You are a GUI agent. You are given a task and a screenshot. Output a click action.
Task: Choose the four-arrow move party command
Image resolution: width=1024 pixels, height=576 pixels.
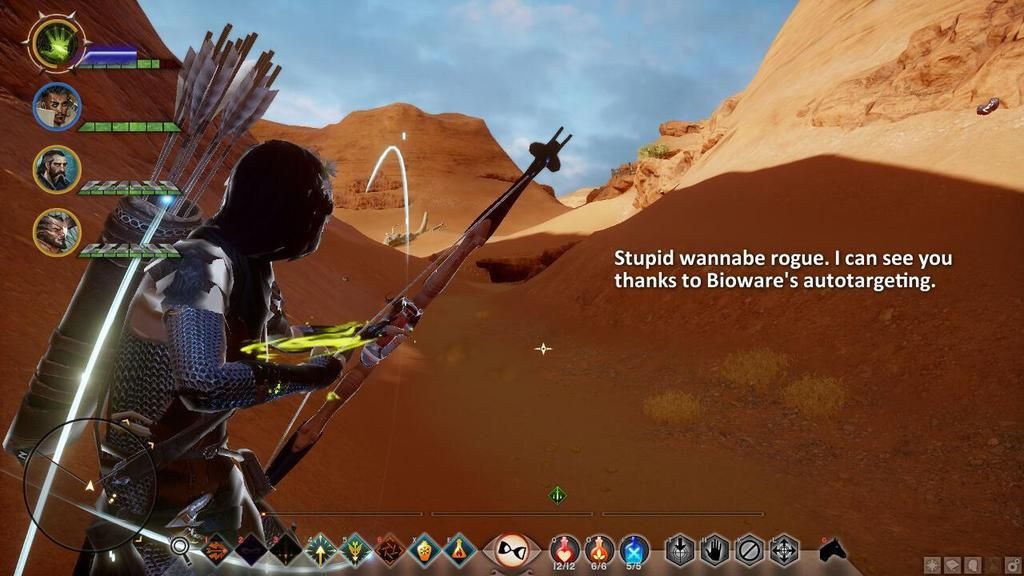(783, 549)
